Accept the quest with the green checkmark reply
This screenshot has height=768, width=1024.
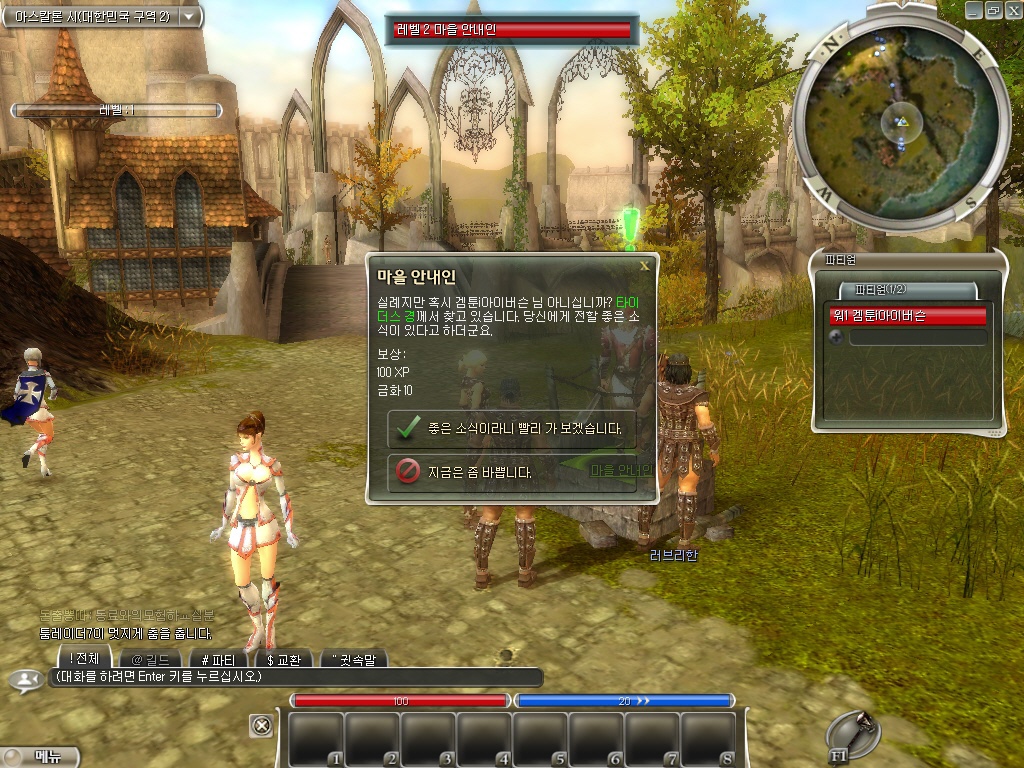click(511, 428)
